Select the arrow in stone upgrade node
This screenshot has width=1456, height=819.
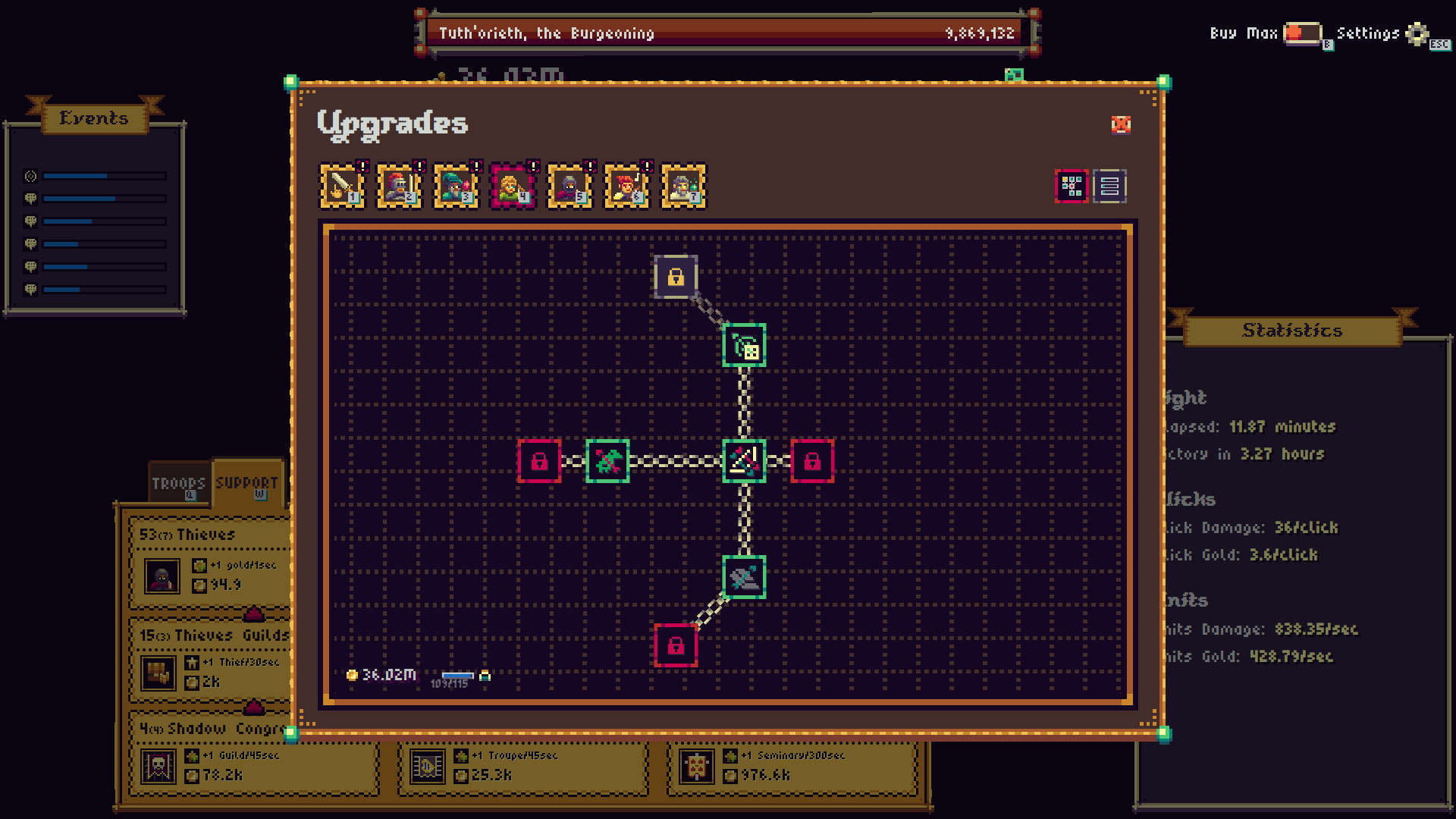[744, 578]
